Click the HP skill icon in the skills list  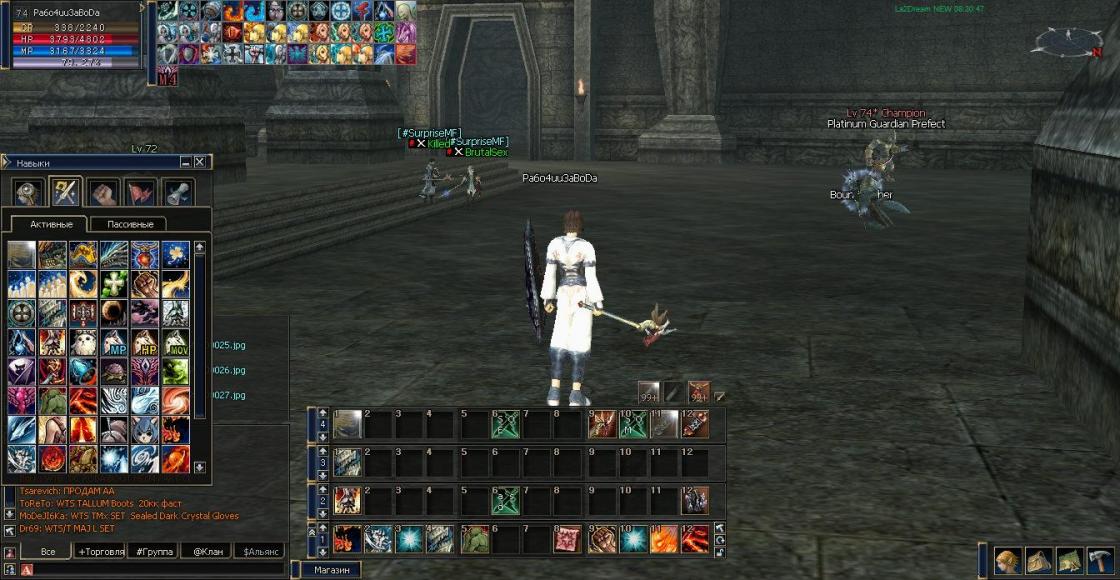click(x=145, y=342)
